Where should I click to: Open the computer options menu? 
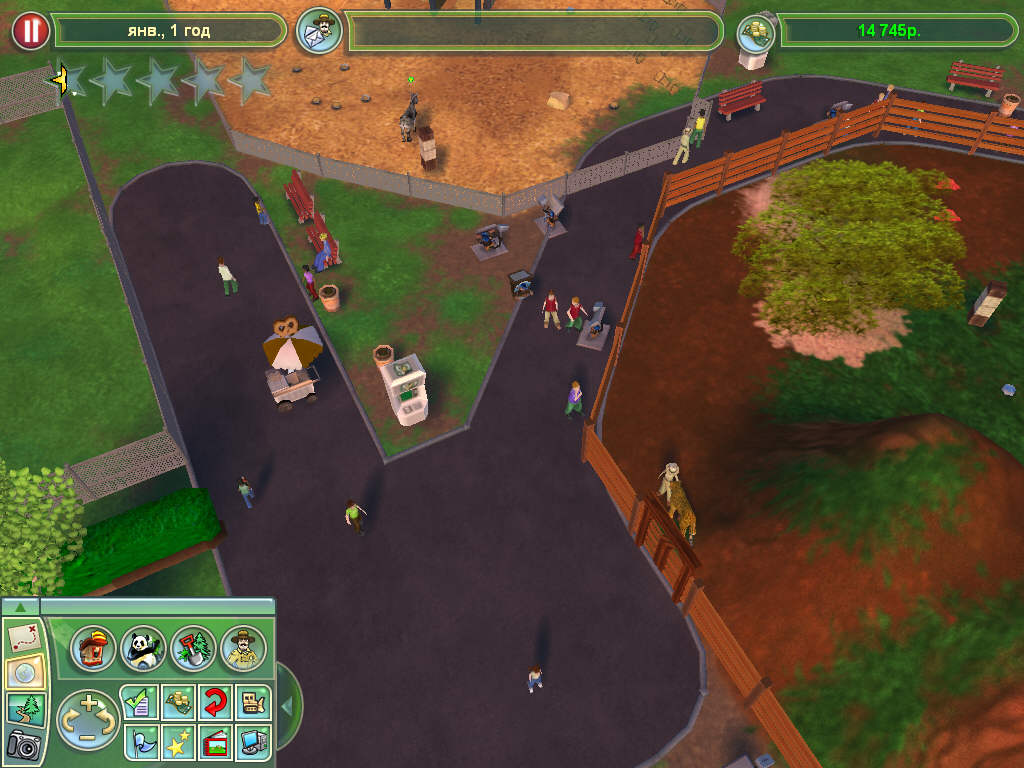click(253, 741)
